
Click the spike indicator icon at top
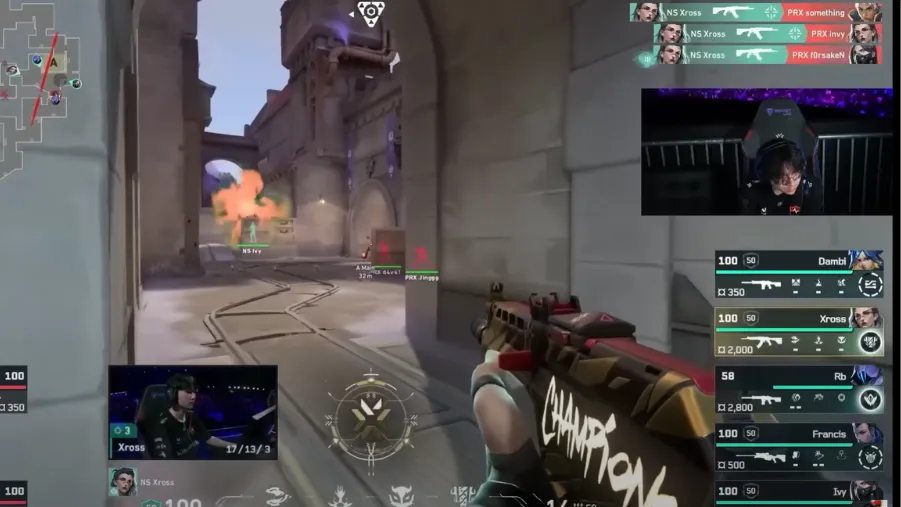pyautogui.click(x=370, y=14)
